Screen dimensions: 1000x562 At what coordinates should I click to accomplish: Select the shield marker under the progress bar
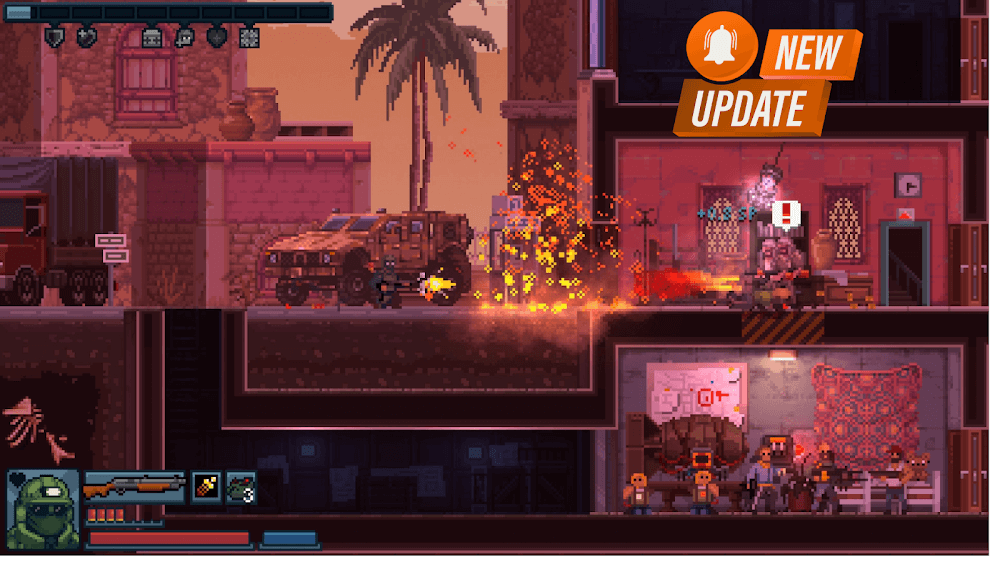pyautogui.click(x=55, y=38)
